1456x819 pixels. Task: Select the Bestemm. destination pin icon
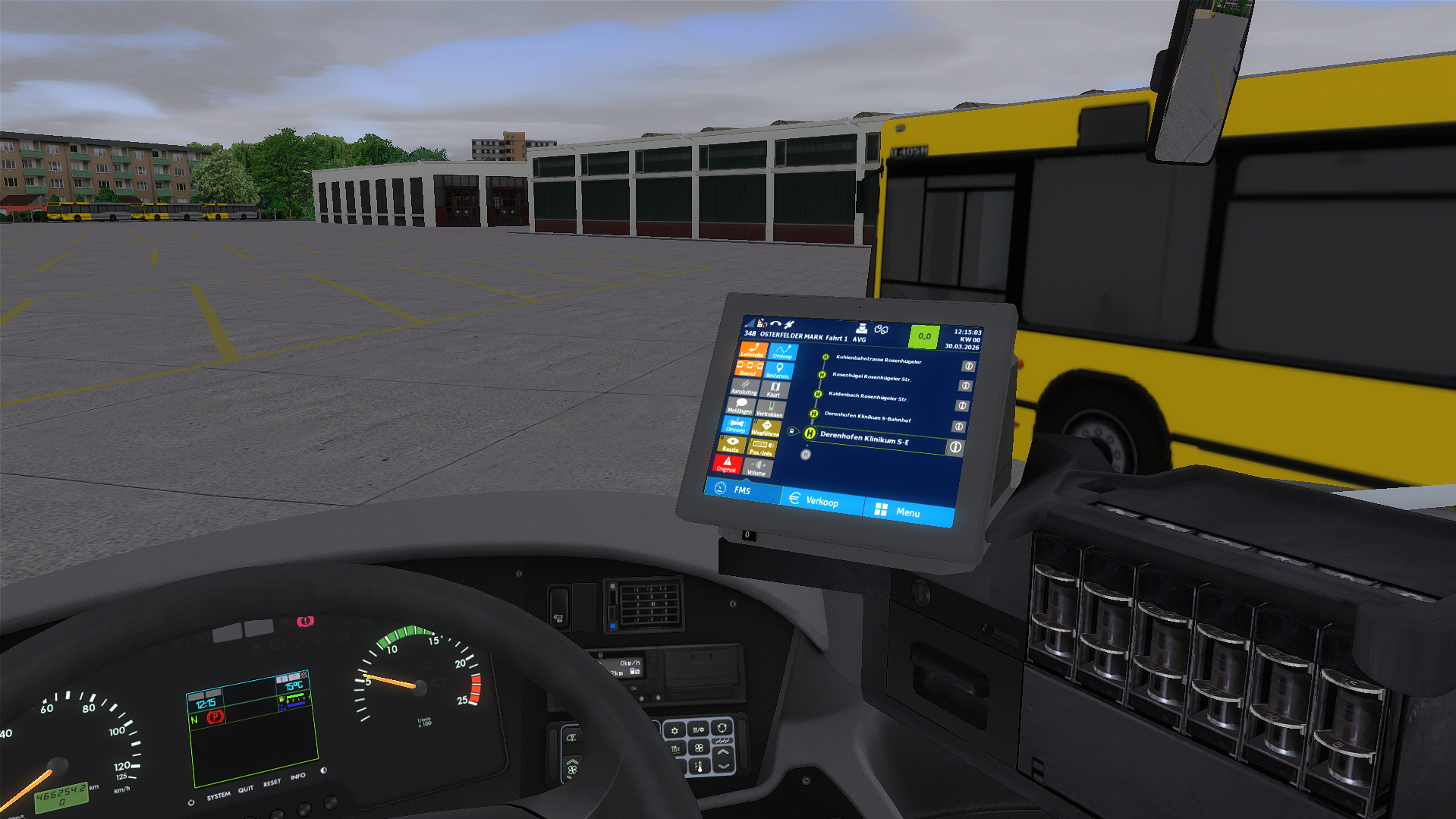coord(779,370)
